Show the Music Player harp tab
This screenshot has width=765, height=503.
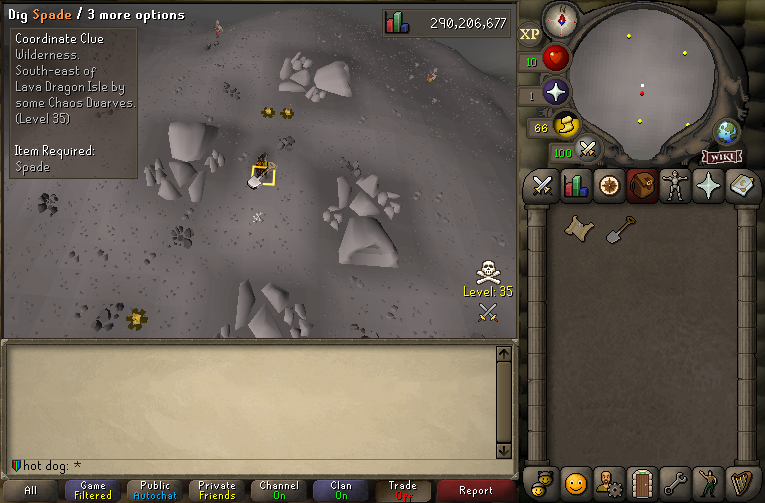741,483
